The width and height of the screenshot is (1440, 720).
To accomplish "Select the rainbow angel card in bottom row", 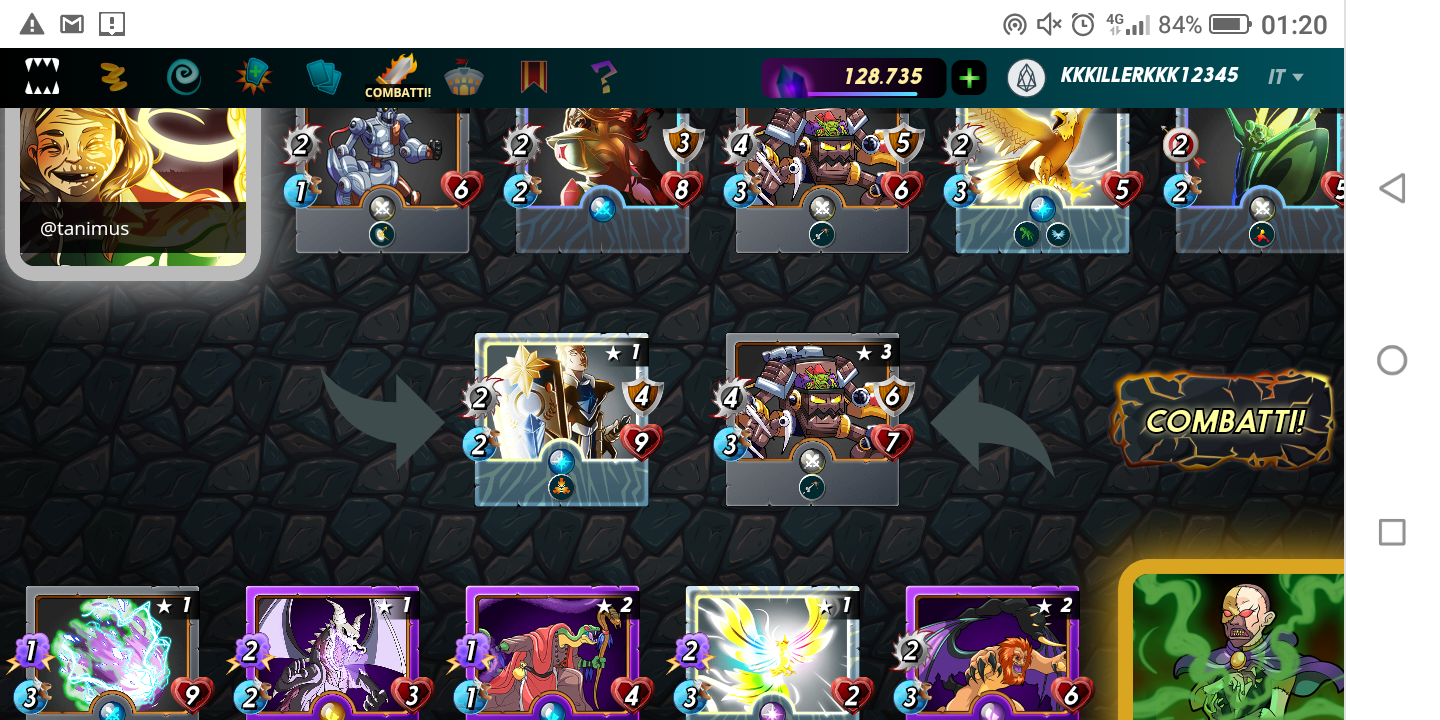I will 772,652.
